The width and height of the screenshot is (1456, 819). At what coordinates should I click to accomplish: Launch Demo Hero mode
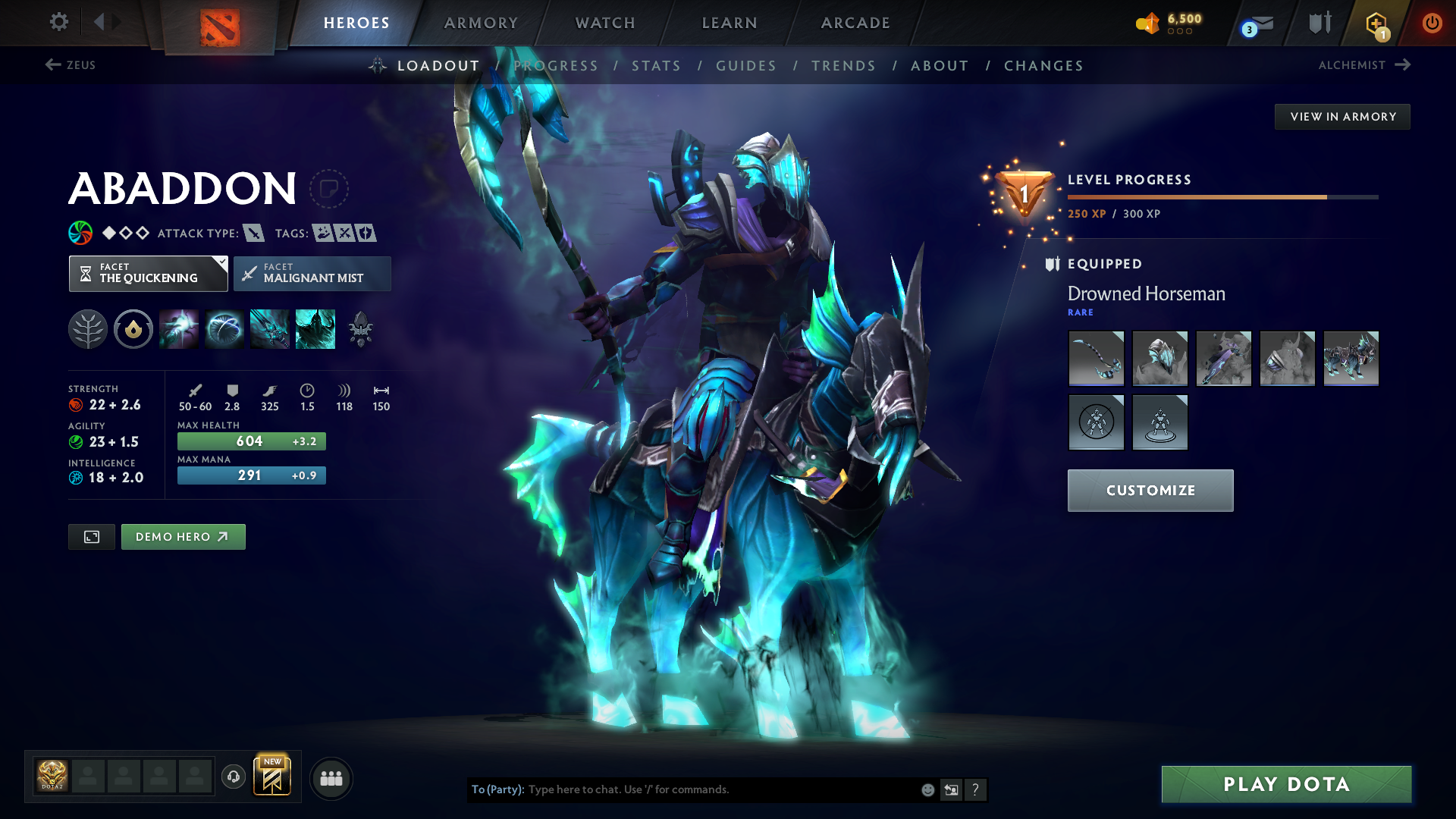pyautogui.click(x=183, y=537)
